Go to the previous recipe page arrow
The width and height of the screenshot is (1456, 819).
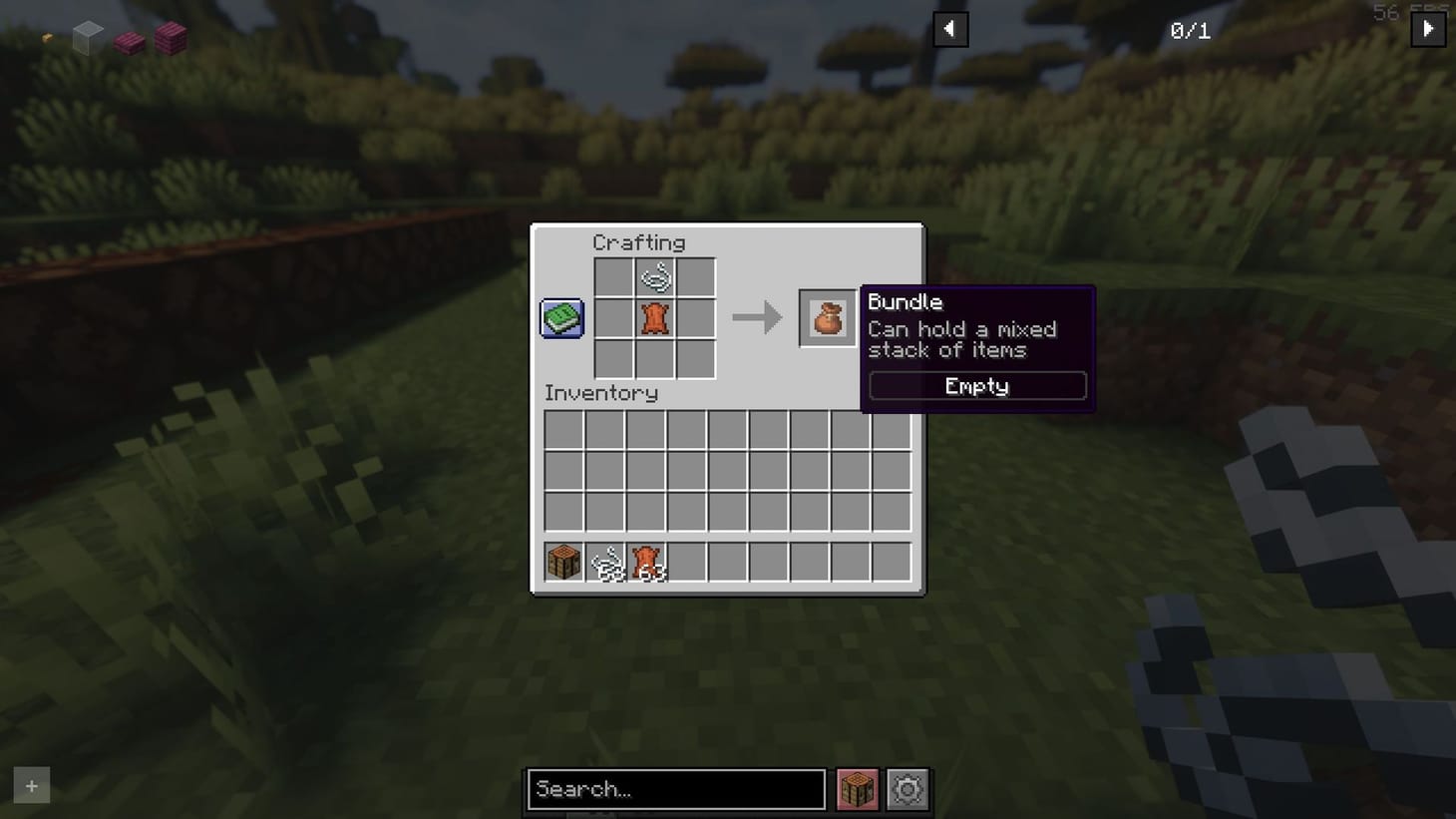pos(949,29)
